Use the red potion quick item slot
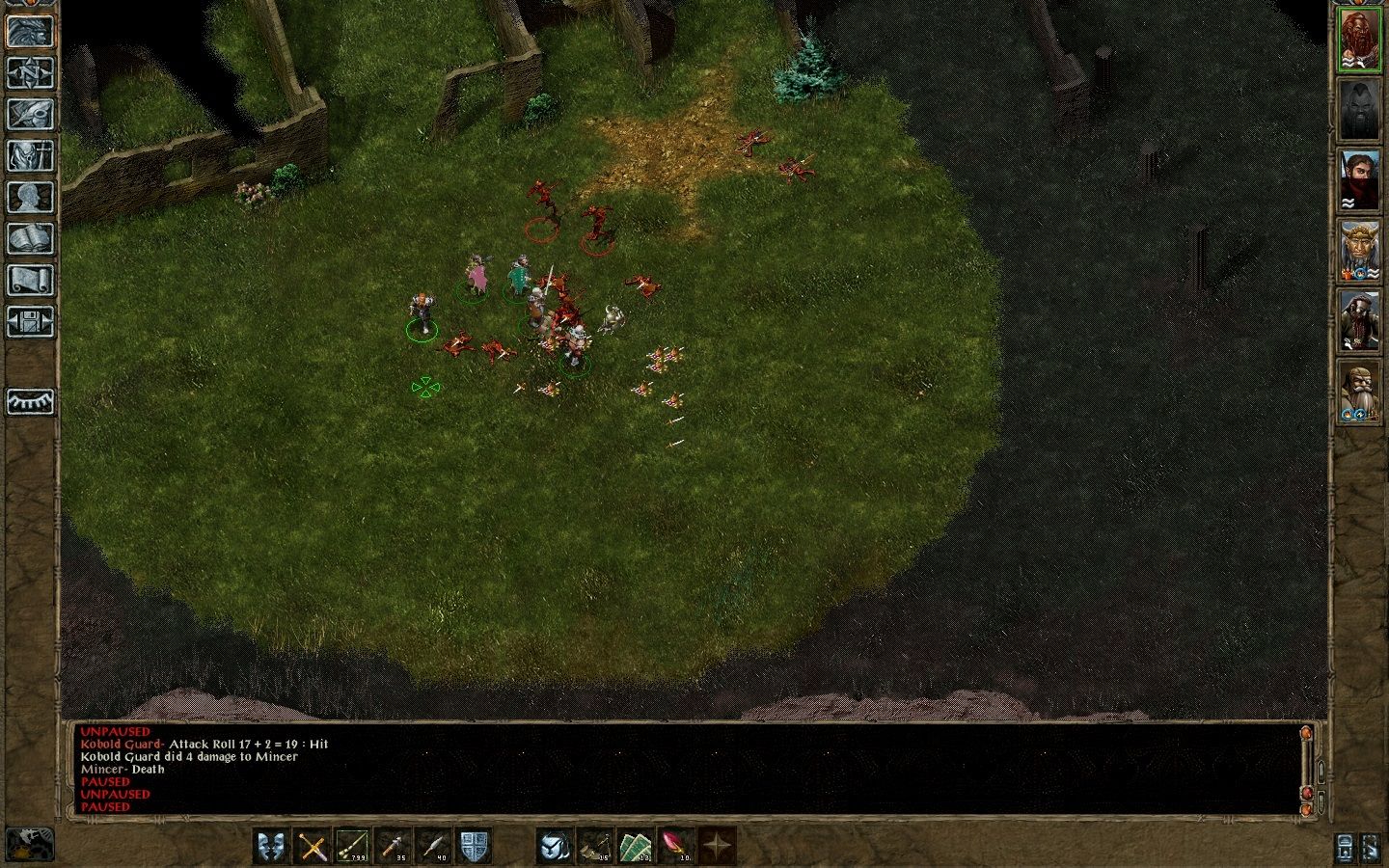Image resolution: width=1389 pixels, height=868 pixels. click(x=676, y=846)
